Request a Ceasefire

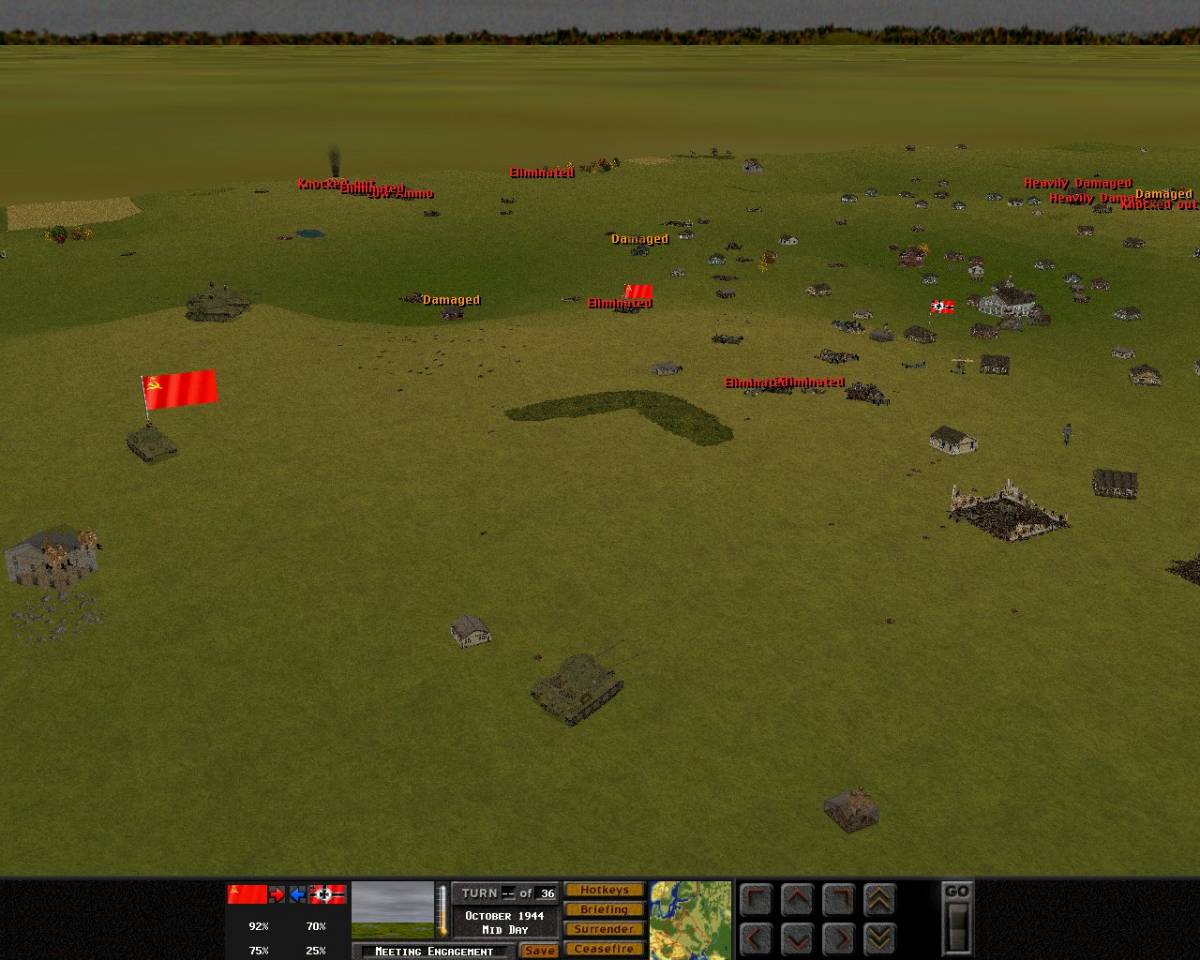click(604, 948)
